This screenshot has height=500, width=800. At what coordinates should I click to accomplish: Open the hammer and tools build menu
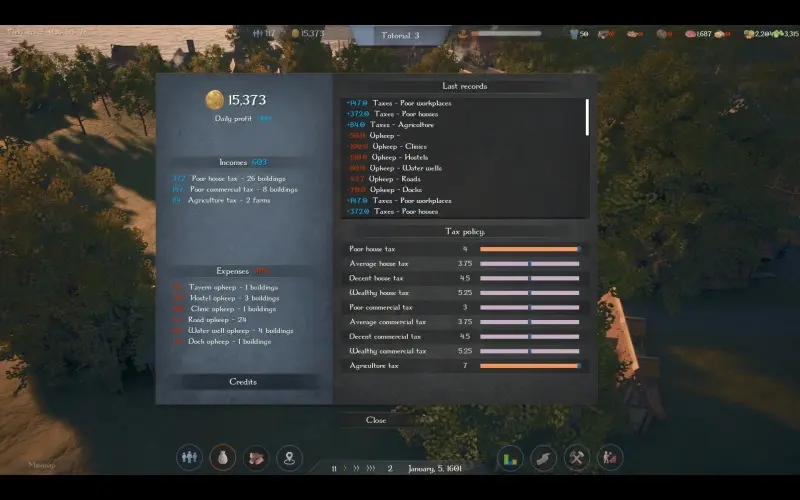(x=577, y=458)
